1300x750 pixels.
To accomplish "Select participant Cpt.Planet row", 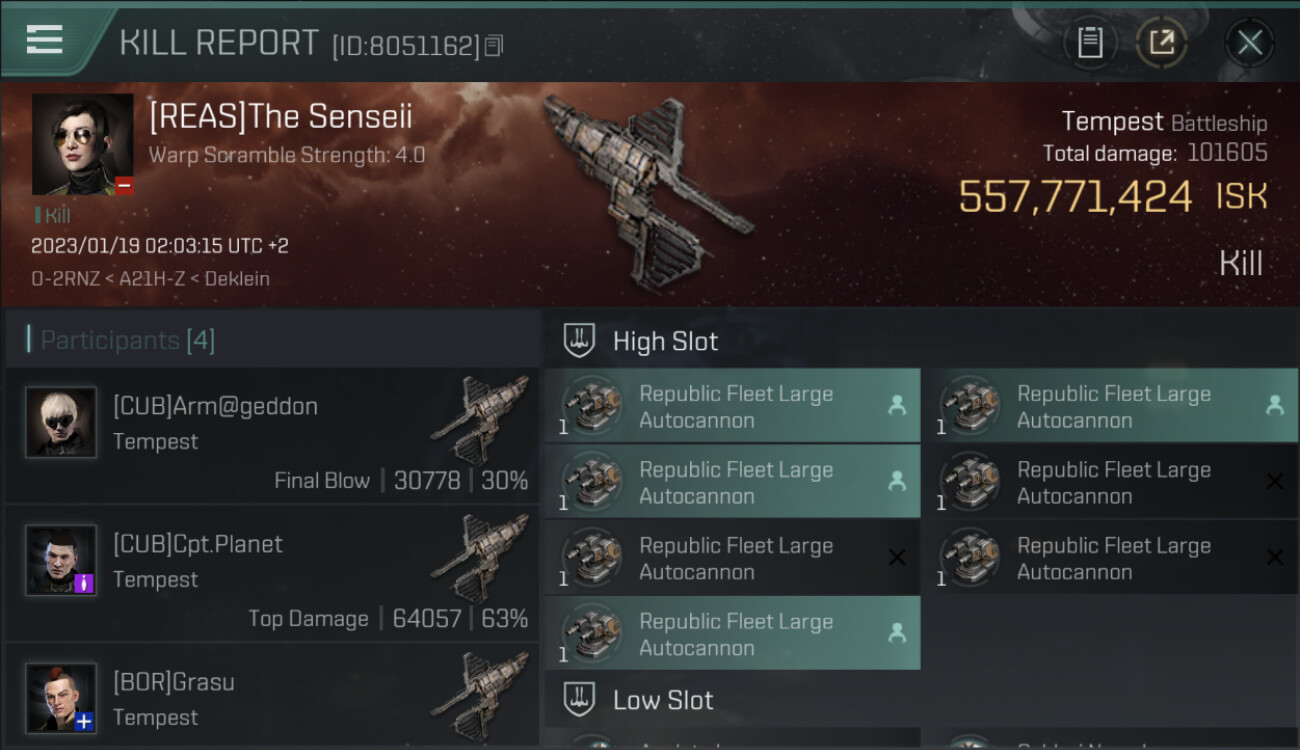I will pos(272,574).
